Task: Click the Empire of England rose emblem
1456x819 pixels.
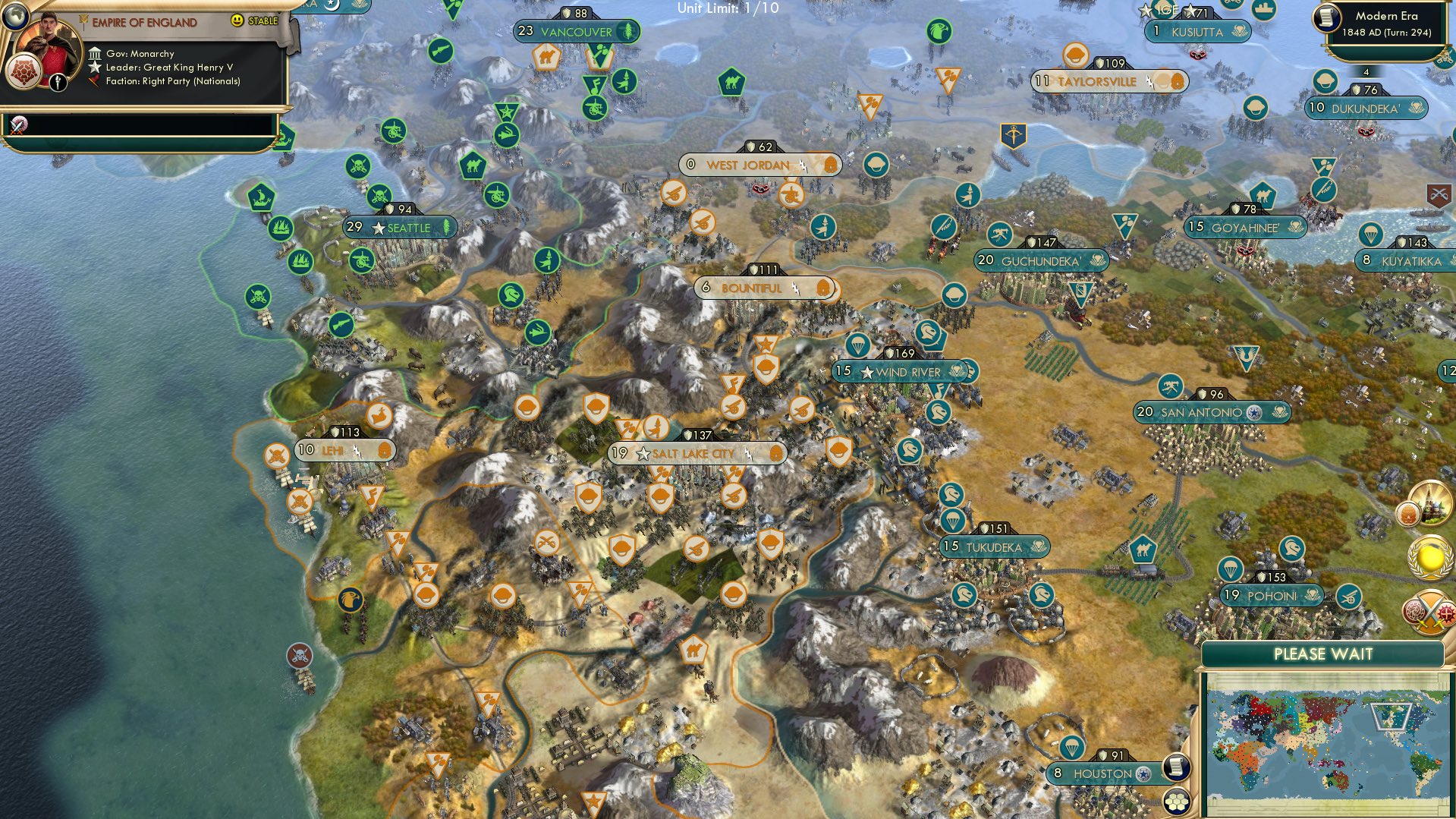Action: point(25,71)
